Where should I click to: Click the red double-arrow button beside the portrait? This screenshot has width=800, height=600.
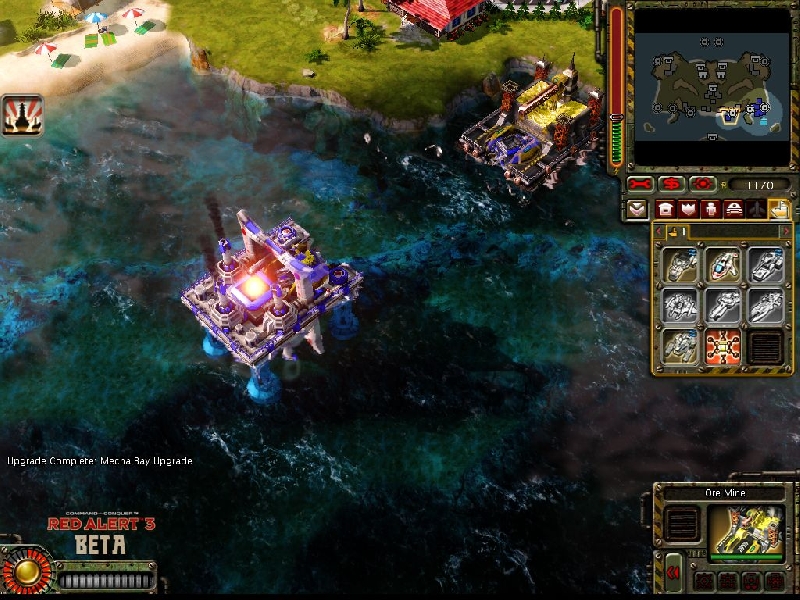(x=674, y=572)
